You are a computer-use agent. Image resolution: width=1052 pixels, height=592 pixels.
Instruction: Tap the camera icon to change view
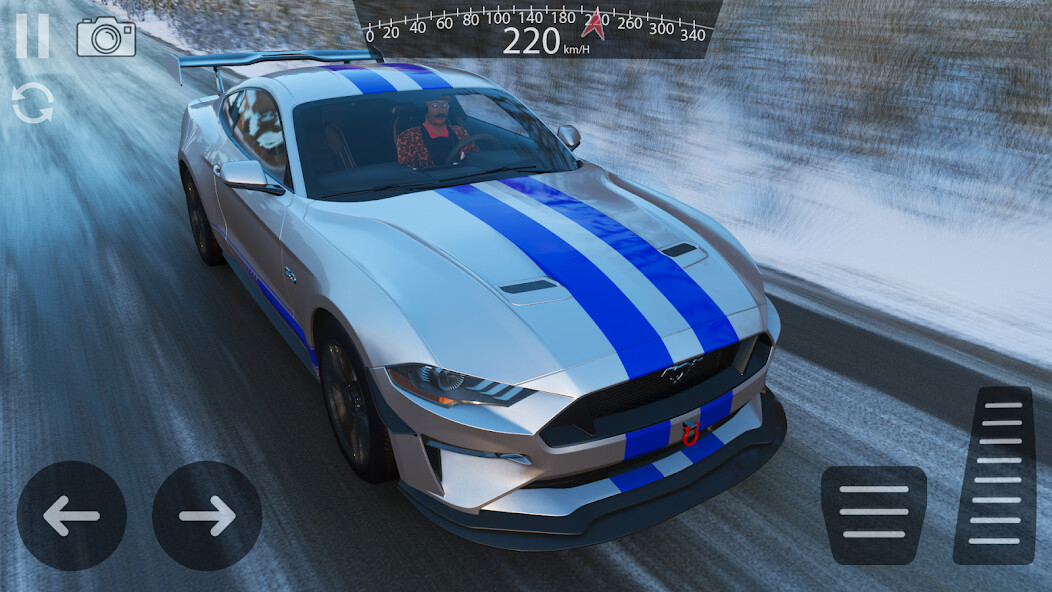[106, 36]
